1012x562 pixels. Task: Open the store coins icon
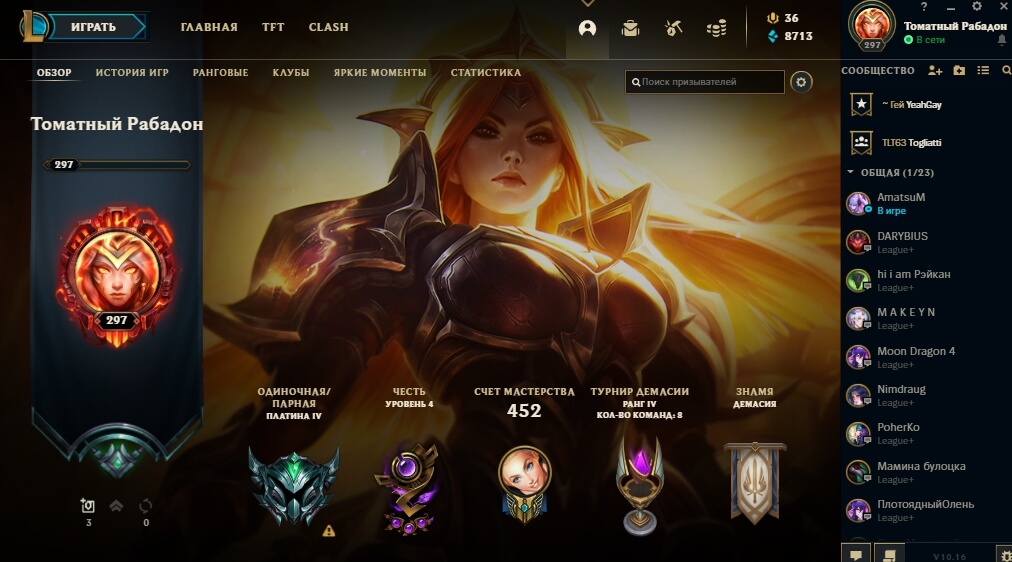[x=716, y=28]
